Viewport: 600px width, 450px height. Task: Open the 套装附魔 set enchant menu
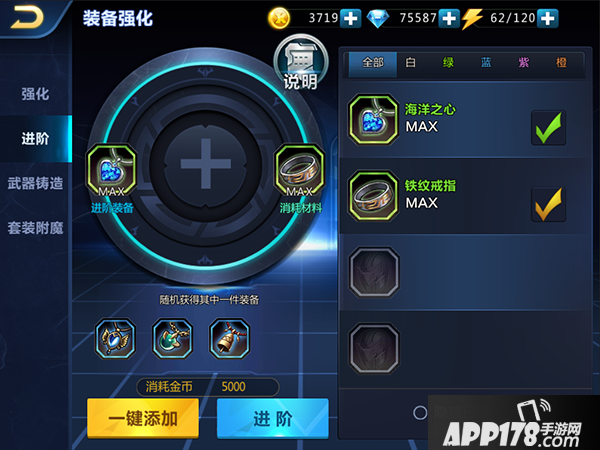click(35, 227)
